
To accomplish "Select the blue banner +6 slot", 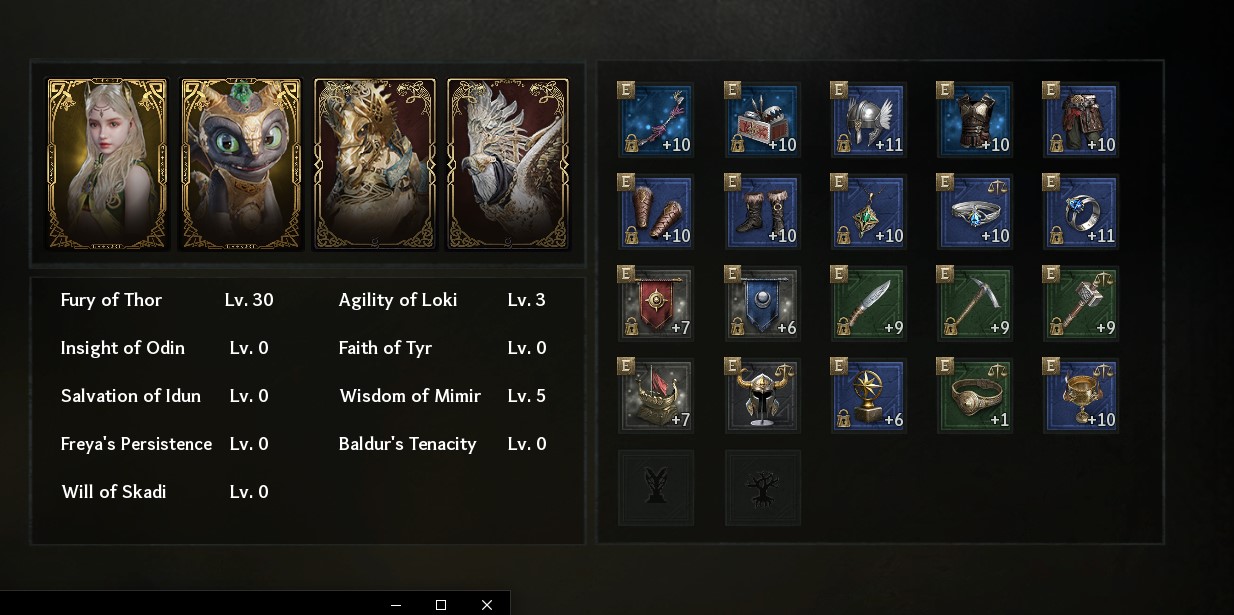I will (762, 304).
